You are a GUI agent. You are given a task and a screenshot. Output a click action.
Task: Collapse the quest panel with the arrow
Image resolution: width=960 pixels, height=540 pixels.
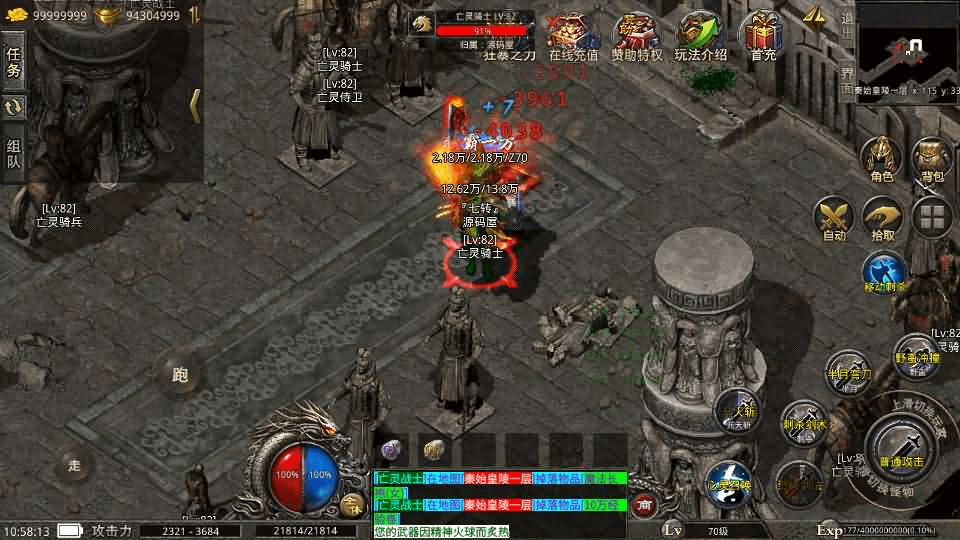tap(195, 105)
